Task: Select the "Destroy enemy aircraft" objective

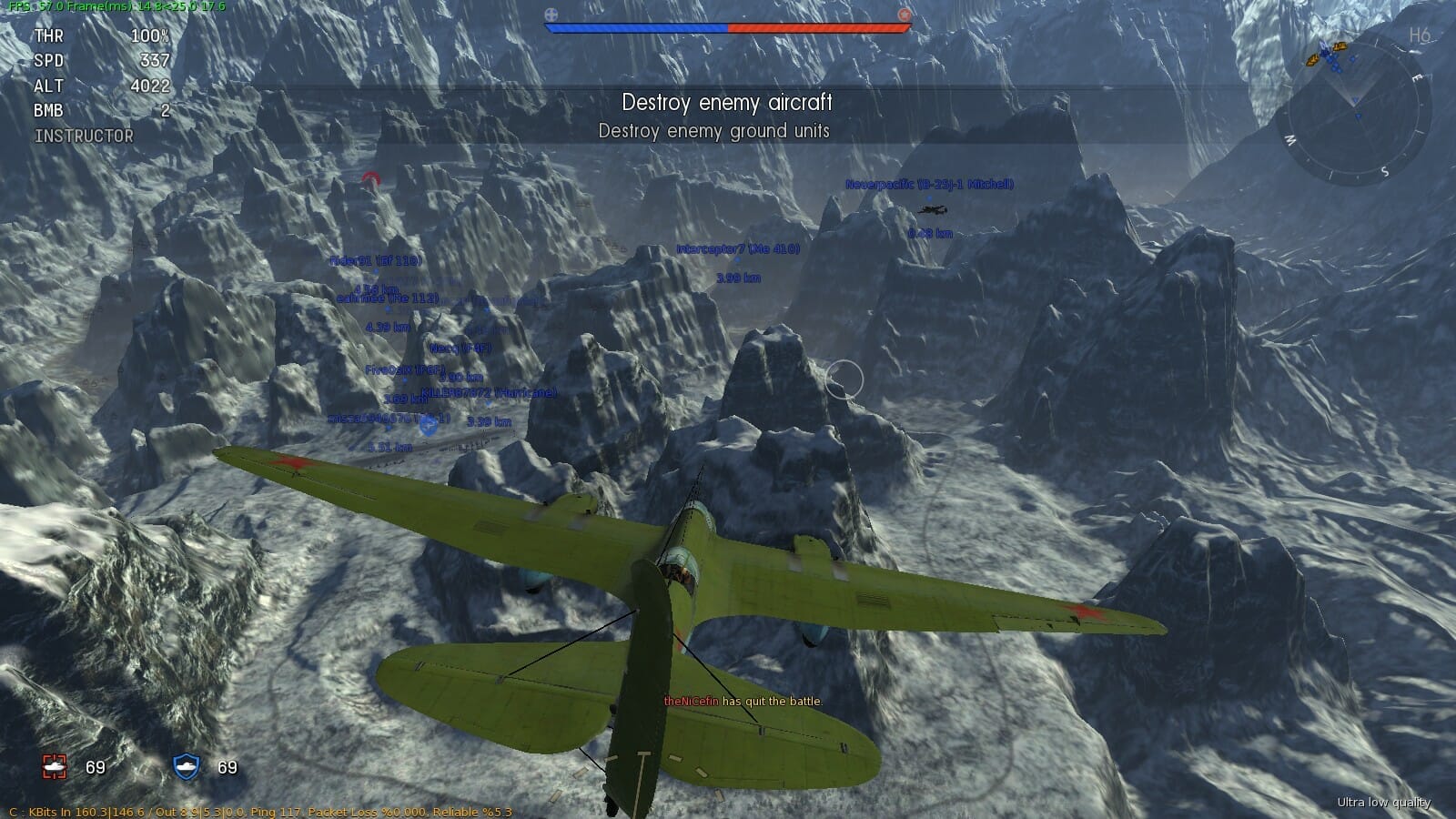Action: (x=726, y=102)
